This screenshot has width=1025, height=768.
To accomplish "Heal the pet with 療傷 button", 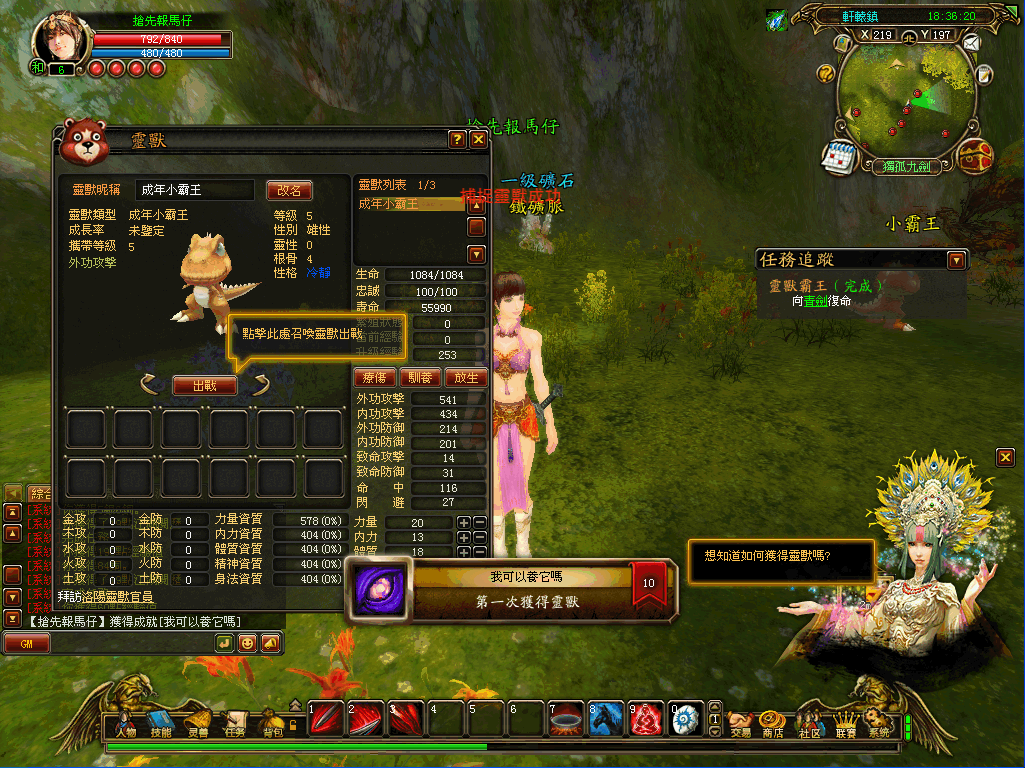I will coord(373,378).
